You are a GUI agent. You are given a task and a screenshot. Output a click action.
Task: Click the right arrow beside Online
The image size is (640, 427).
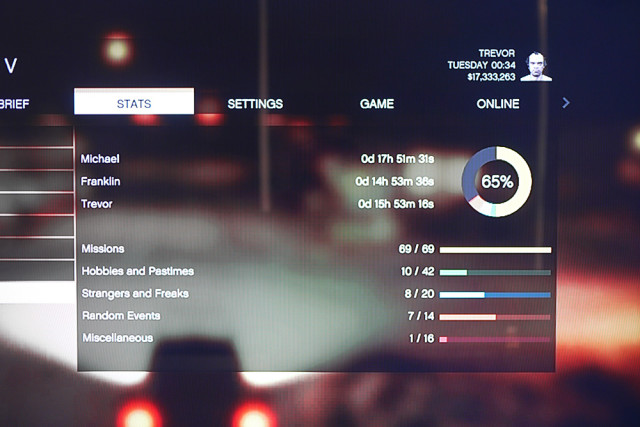(566, 103)
